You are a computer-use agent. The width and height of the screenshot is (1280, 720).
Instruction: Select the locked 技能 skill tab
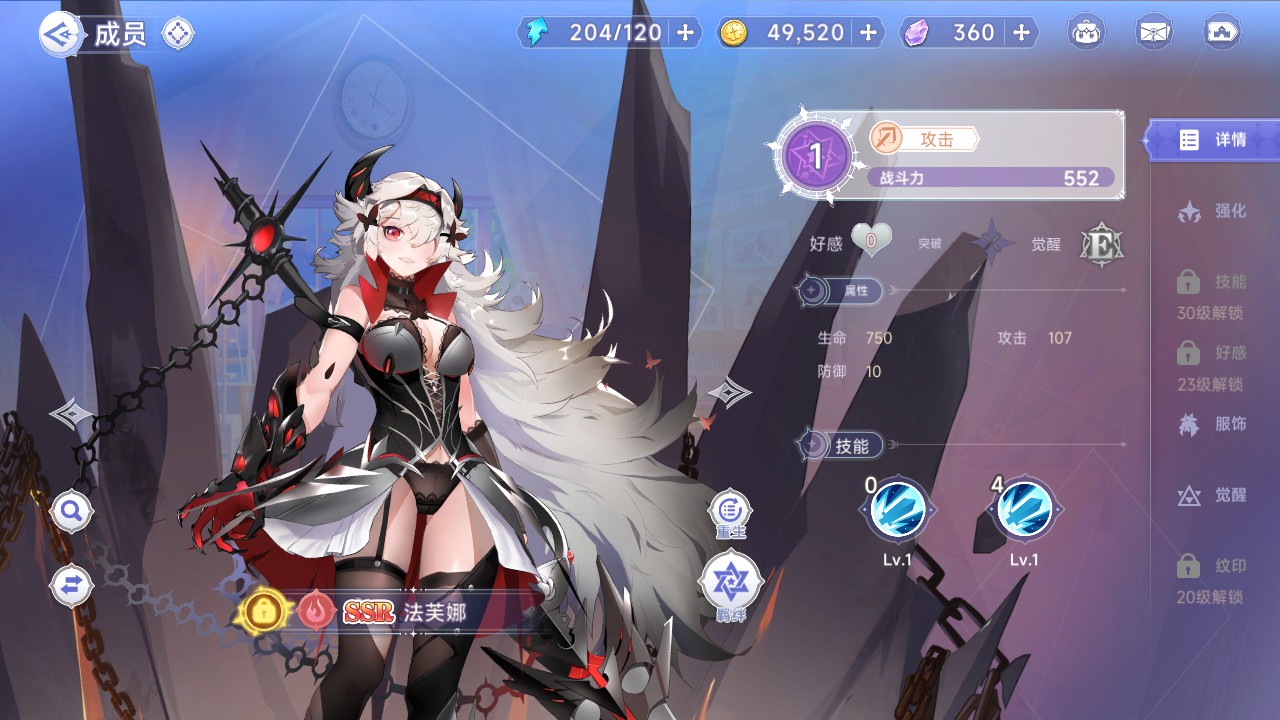pos(1210,295)
